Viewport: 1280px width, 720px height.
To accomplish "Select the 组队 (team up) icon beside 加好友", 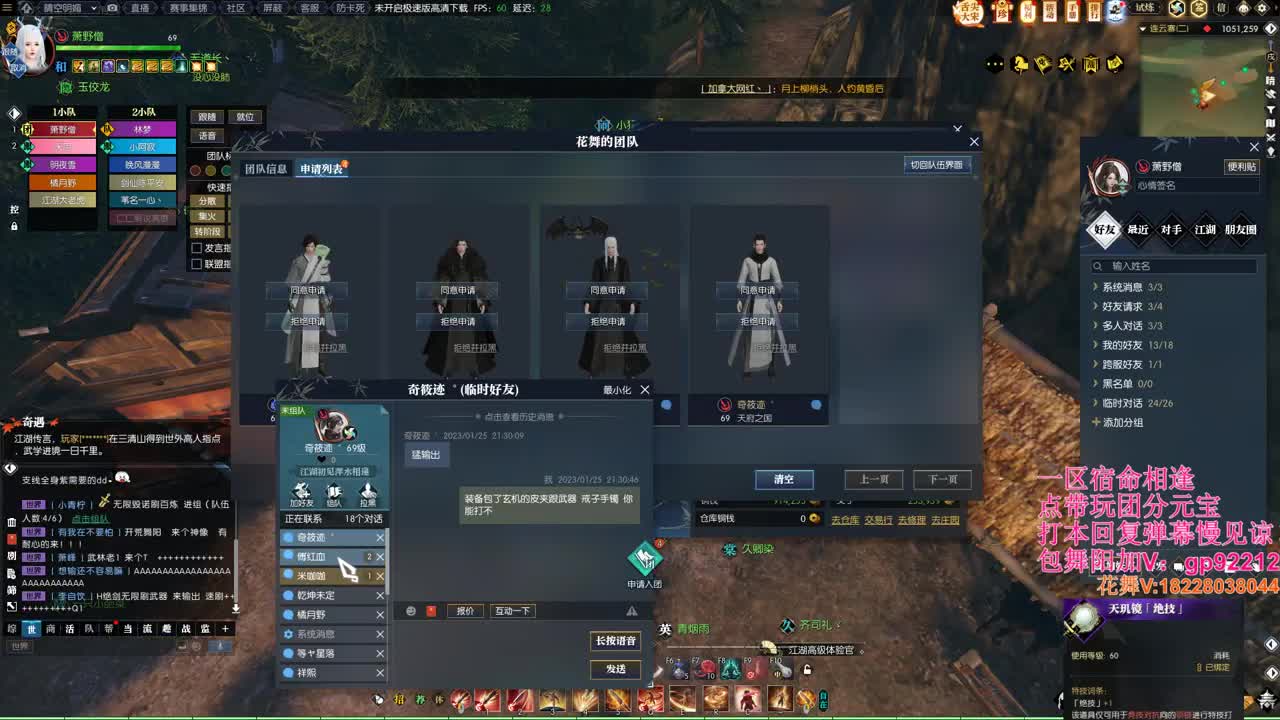I will click(334, 494).
